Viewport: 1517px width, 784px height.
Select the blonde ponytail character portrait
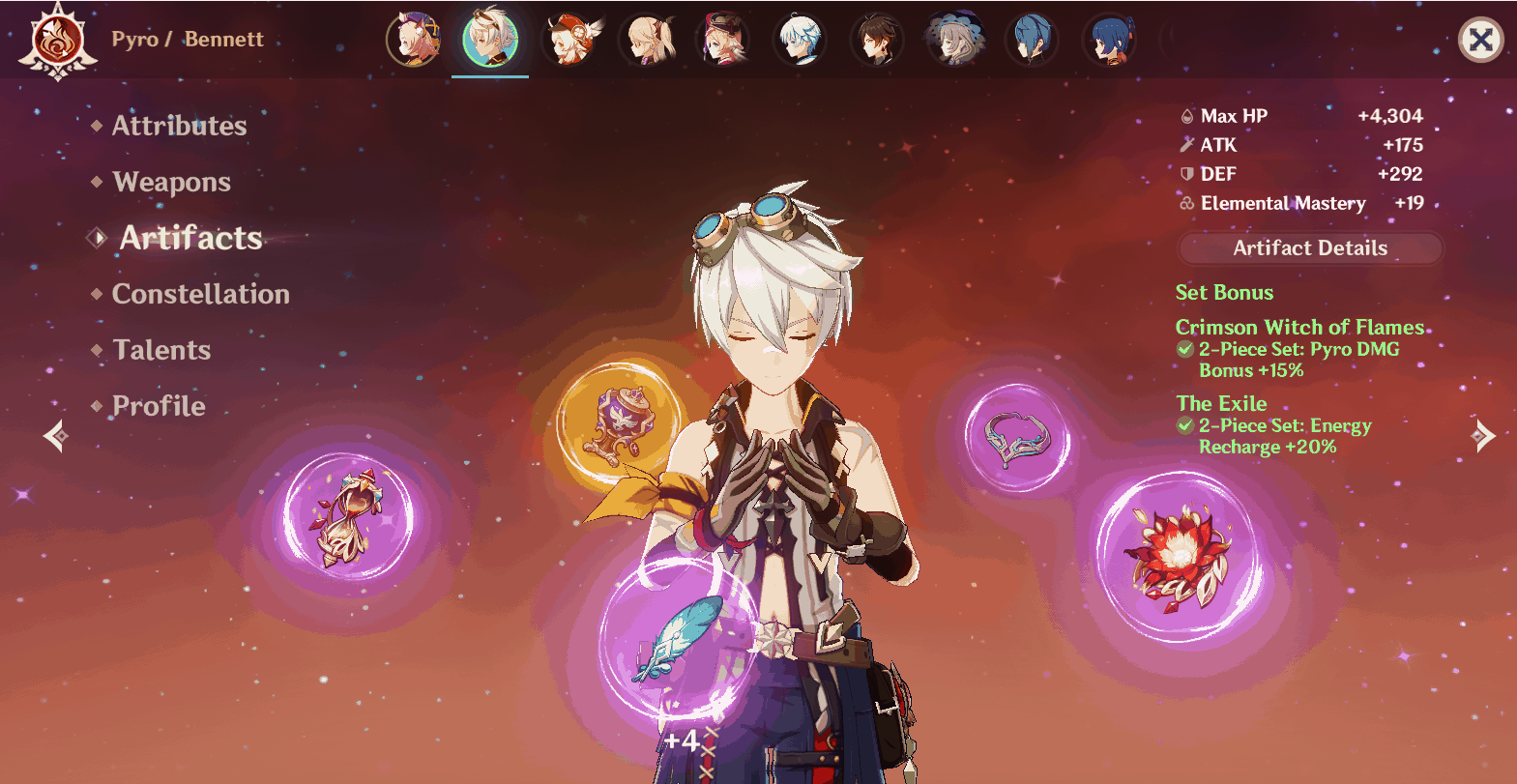(x=646, y=41)
